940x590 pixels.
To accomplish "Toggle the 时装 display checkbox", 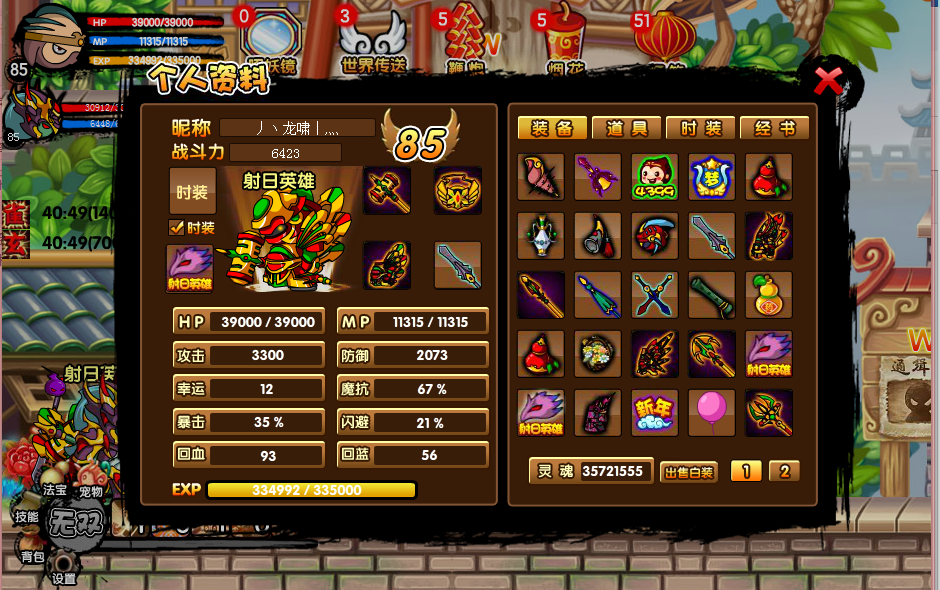I will (x=177, y=227).
